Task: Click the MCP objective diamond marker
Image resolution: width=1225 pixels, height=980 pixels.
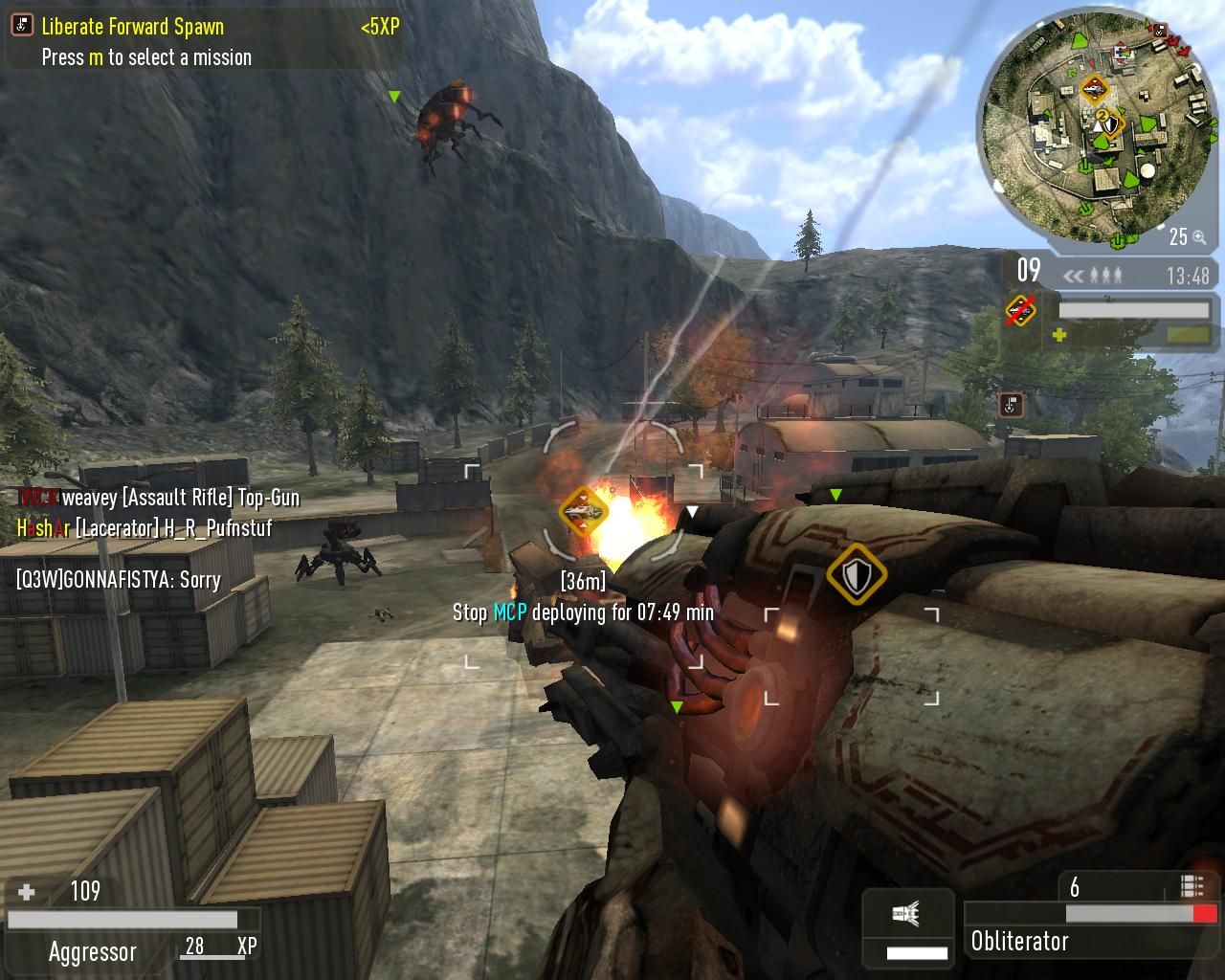Action: coord(583,512)
